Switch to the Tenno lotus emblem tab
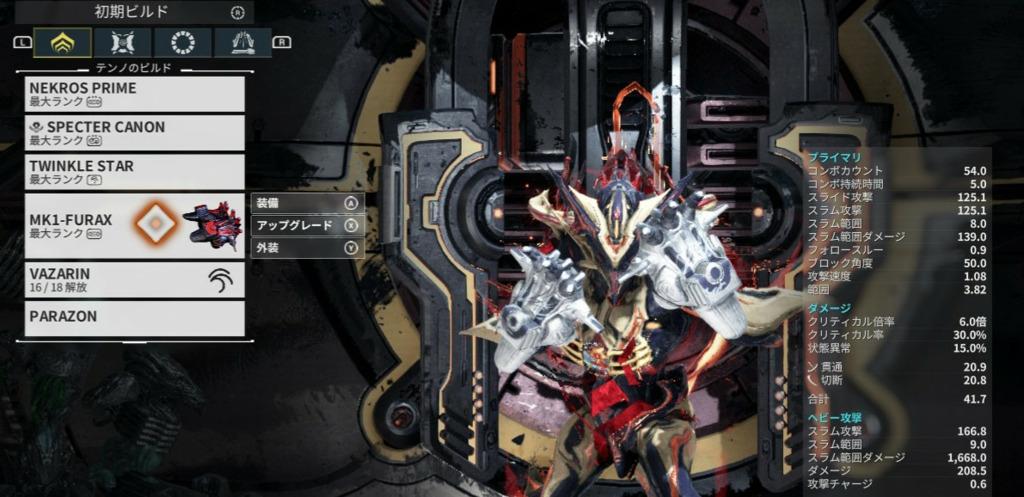This screenshot has width=1024, height=497. (63, 42)
